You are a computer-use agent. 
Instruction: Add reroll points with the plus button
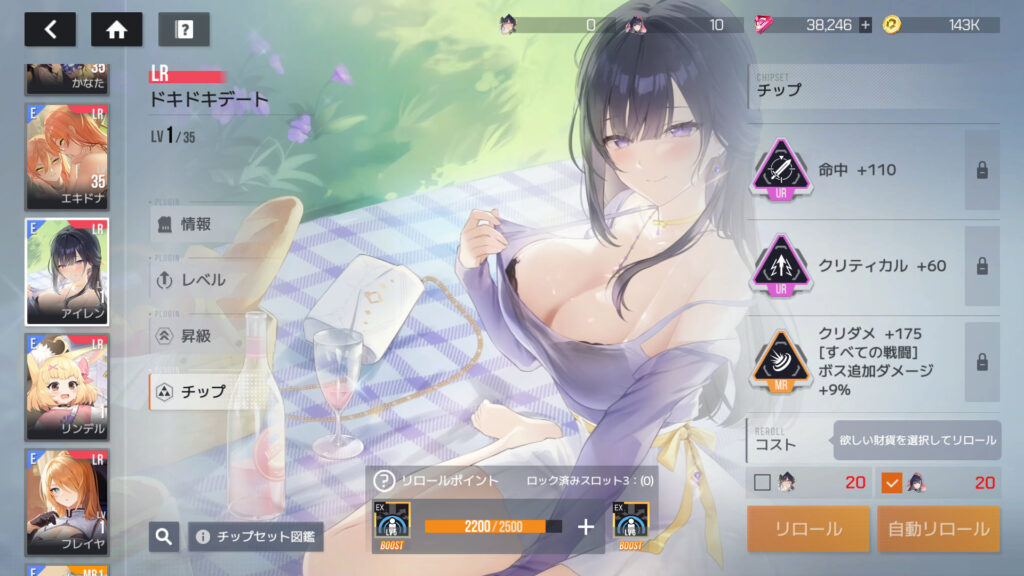[x=586, y=527]
